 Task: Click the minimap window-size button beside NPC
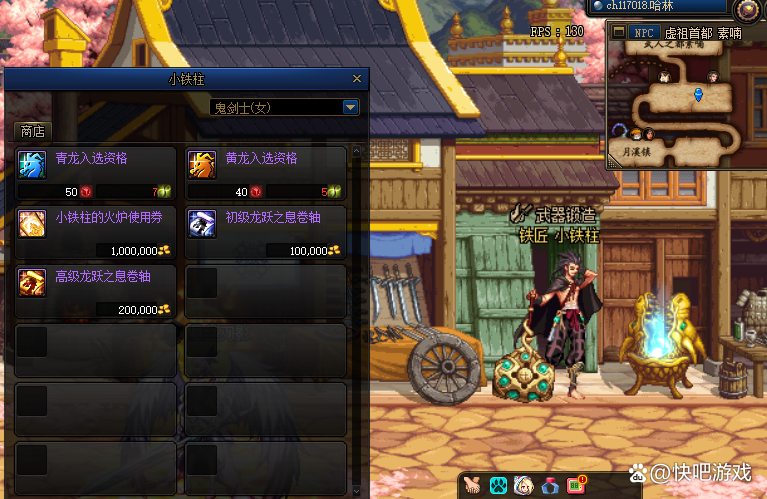point(617,33)
